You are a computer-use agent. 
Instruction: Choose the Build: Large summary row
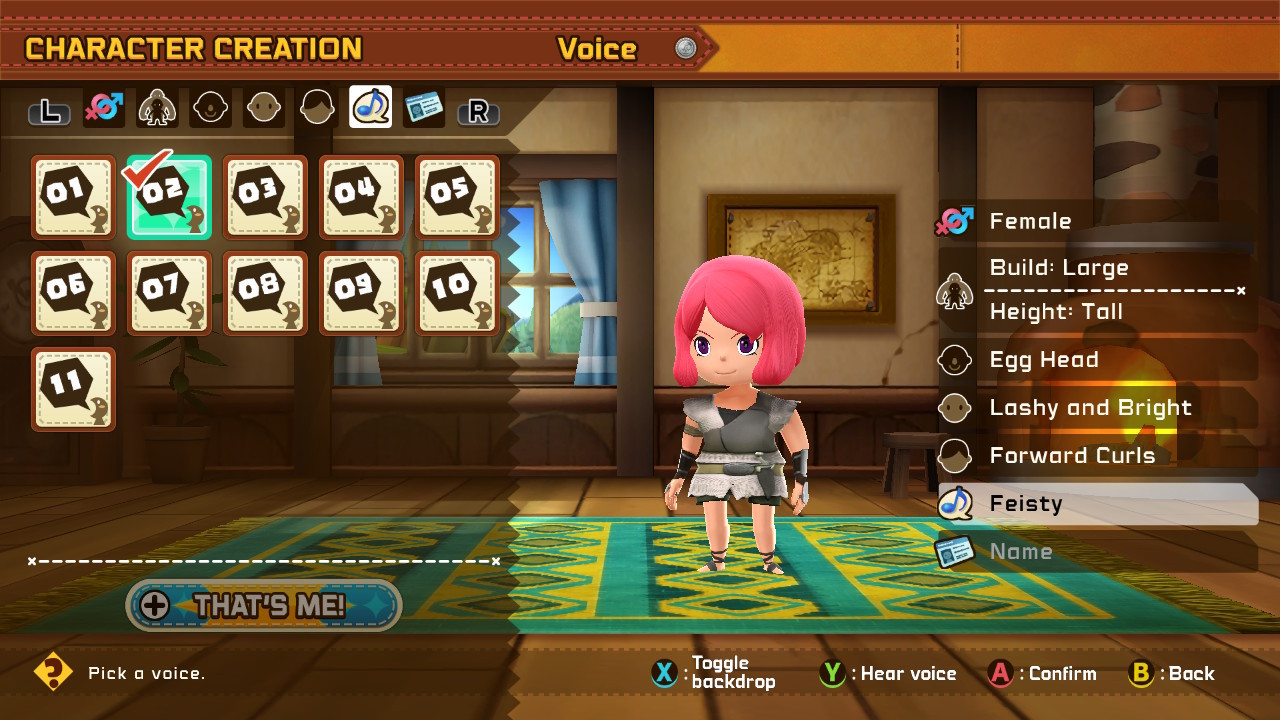point(1097,268)
